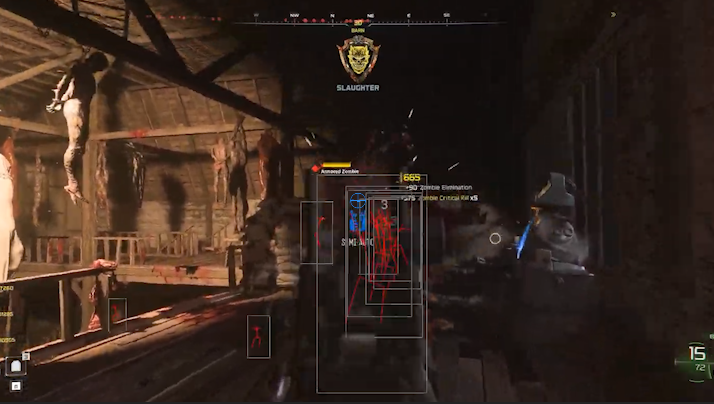Click the small square item icon under the tombstone
Image resolution: width=714 pixels, height=404 pixels.
pyautogui.click(x=15, y=385)
